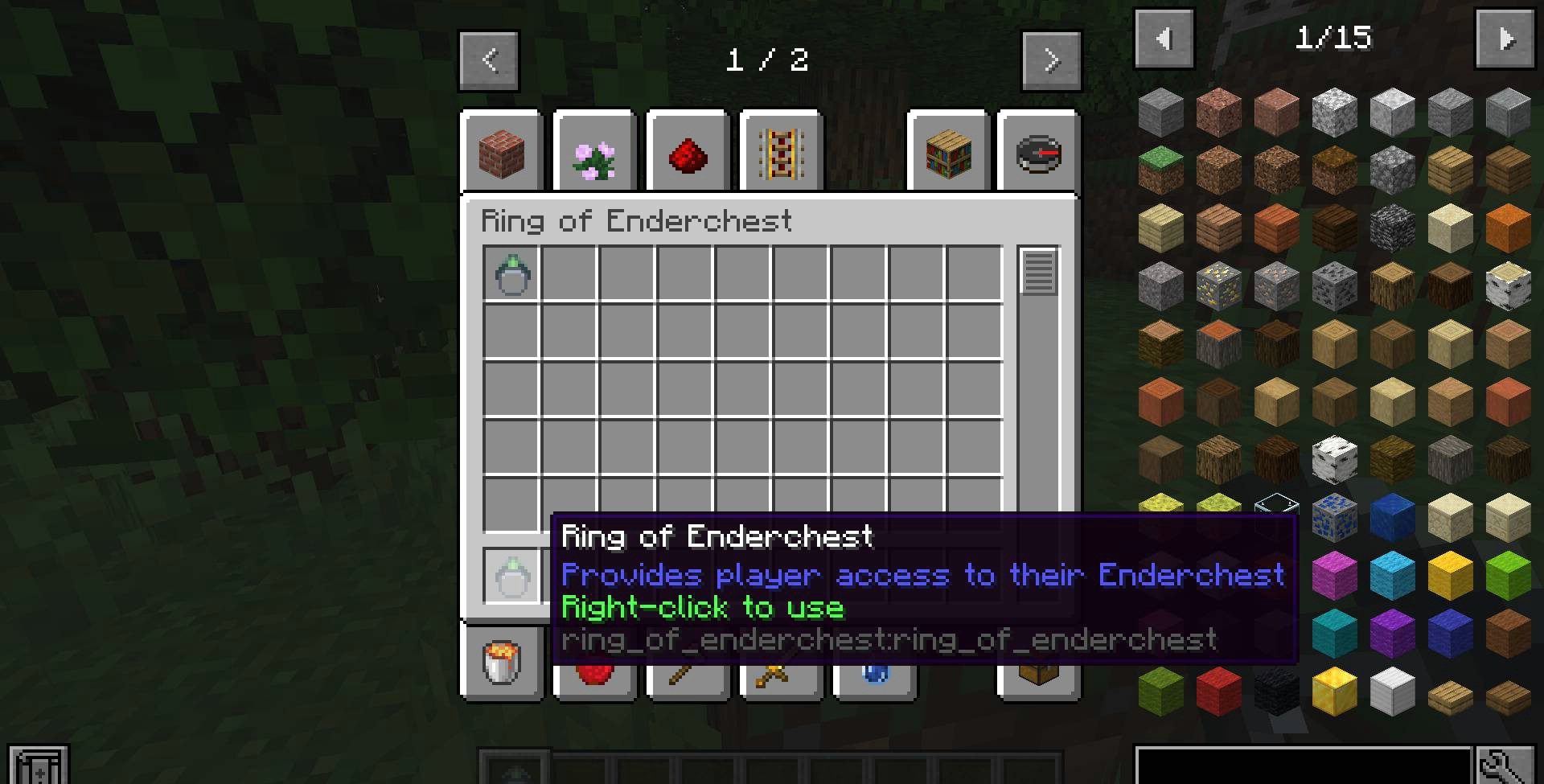Select the gold block in item list
The image size is (1544, 784).
(x=1335, y=691)
